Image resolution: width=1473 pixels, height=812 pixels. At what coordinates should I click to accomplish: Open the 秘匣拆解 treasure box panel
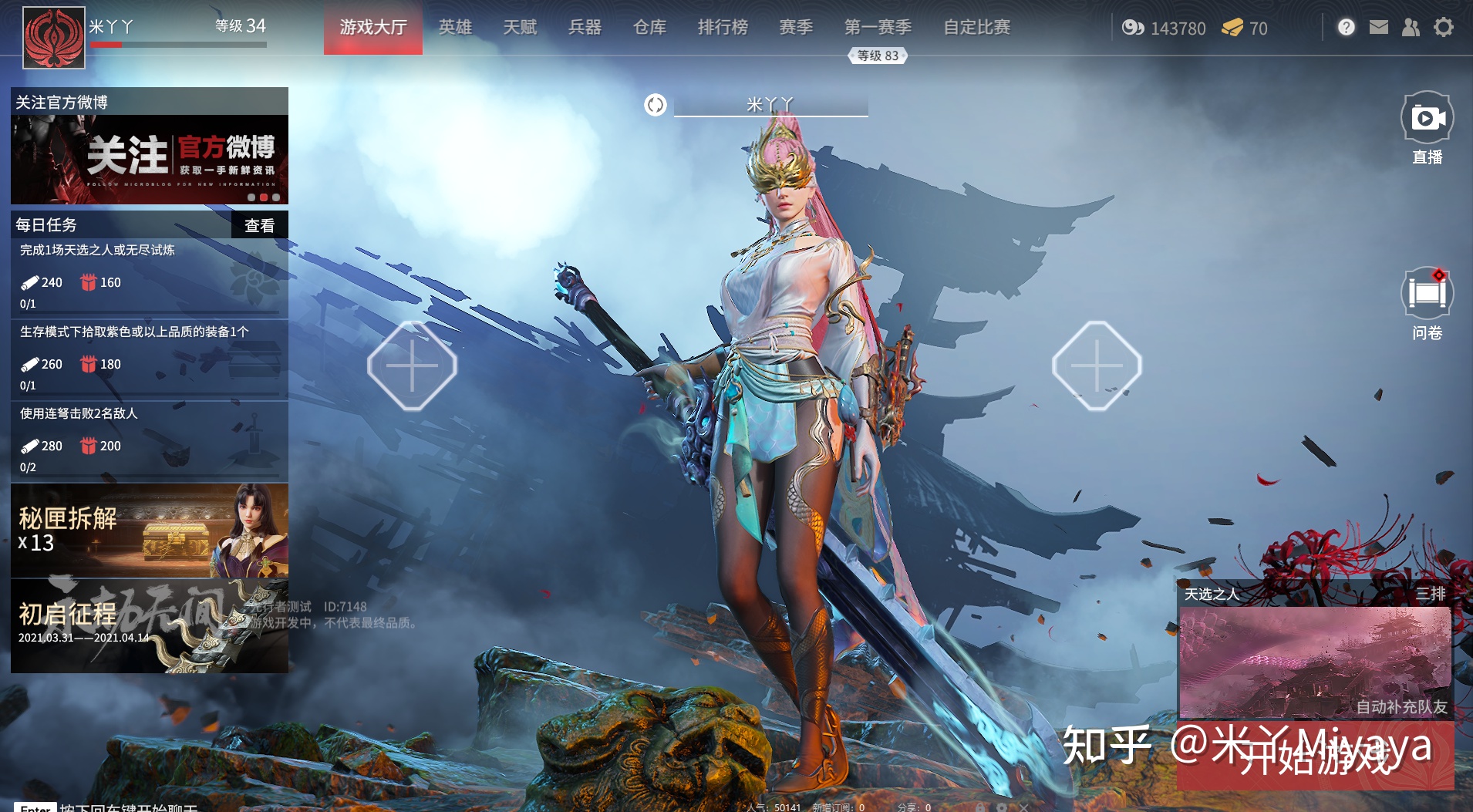click(x=150, y=531)
